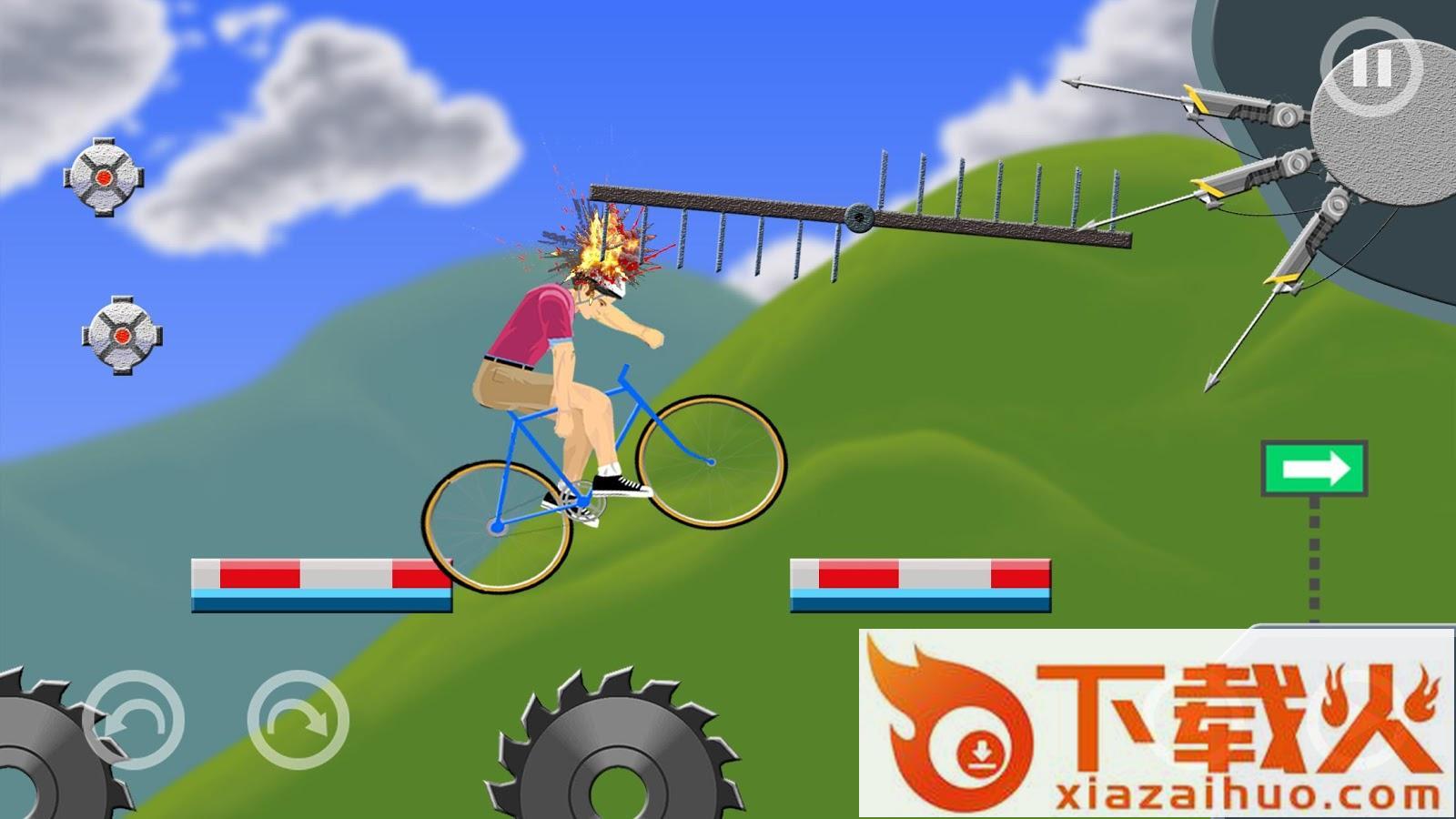Screen dimensions: 1456x819
Task: Open the xiazaihuo.com watermark logo
Action: coord(1156,725)
